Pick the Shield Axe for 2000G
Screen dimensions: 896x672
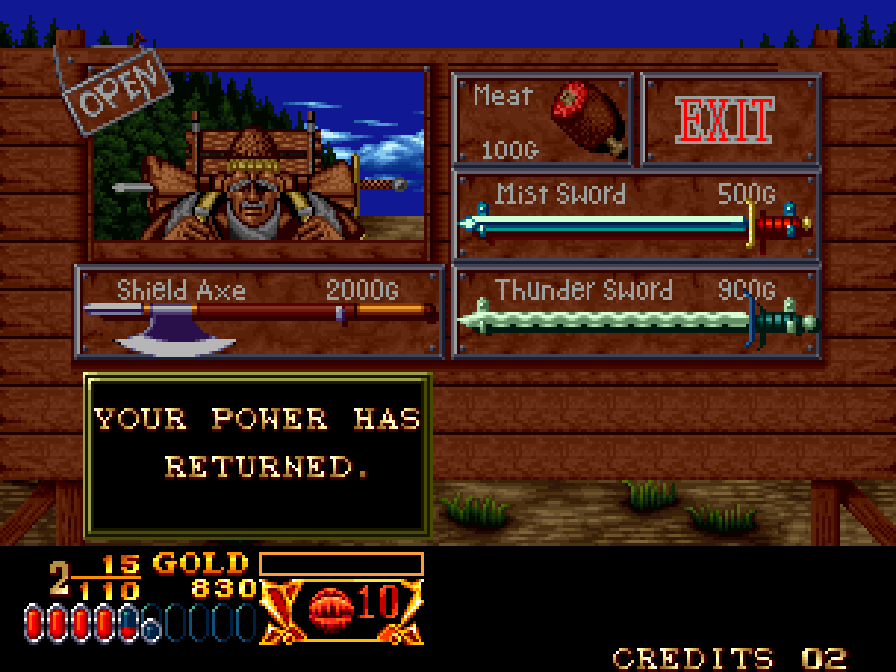click(259, 311)
